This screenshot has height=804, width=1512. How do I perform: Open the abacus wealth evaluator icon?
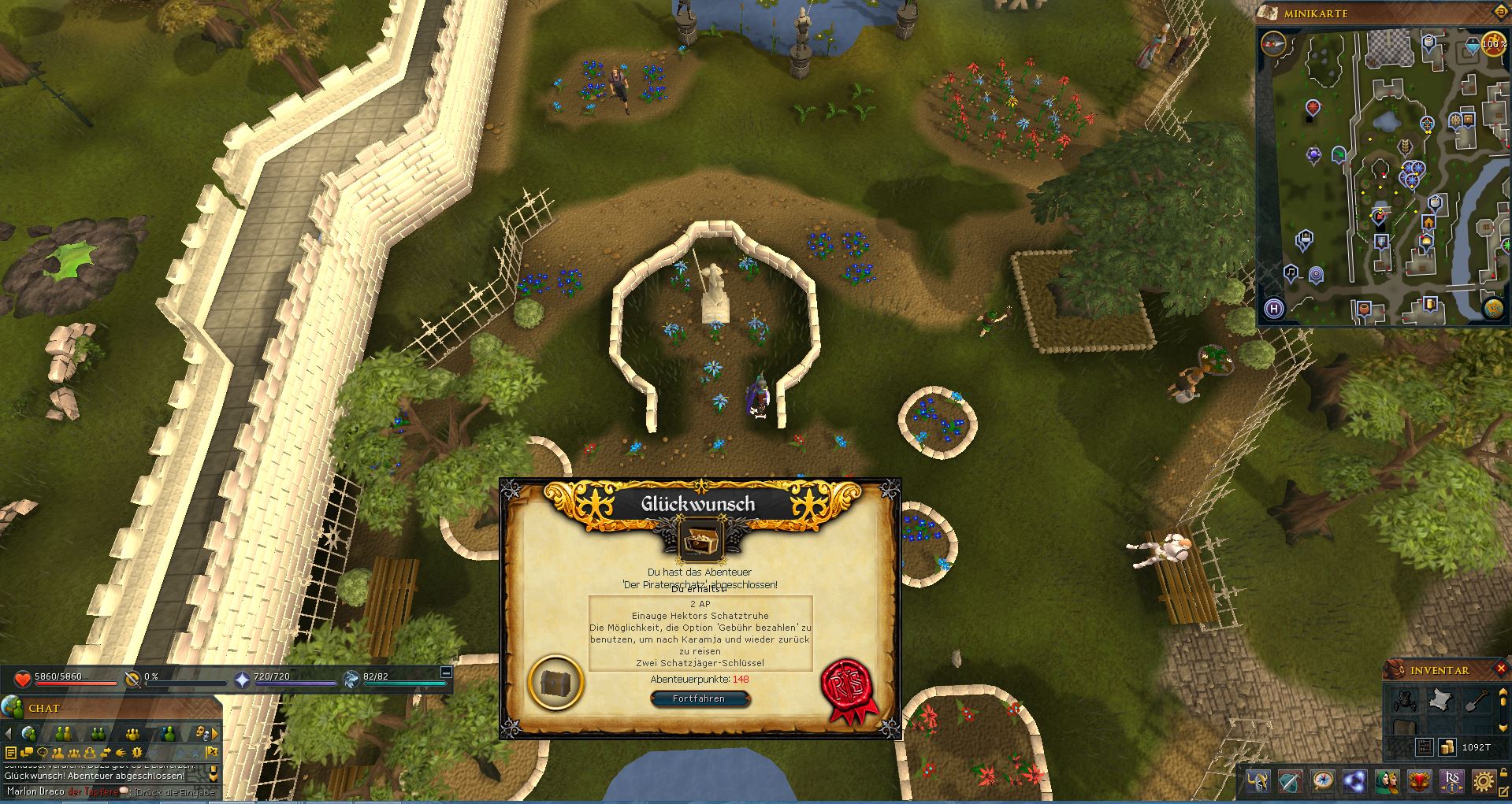1424,747
